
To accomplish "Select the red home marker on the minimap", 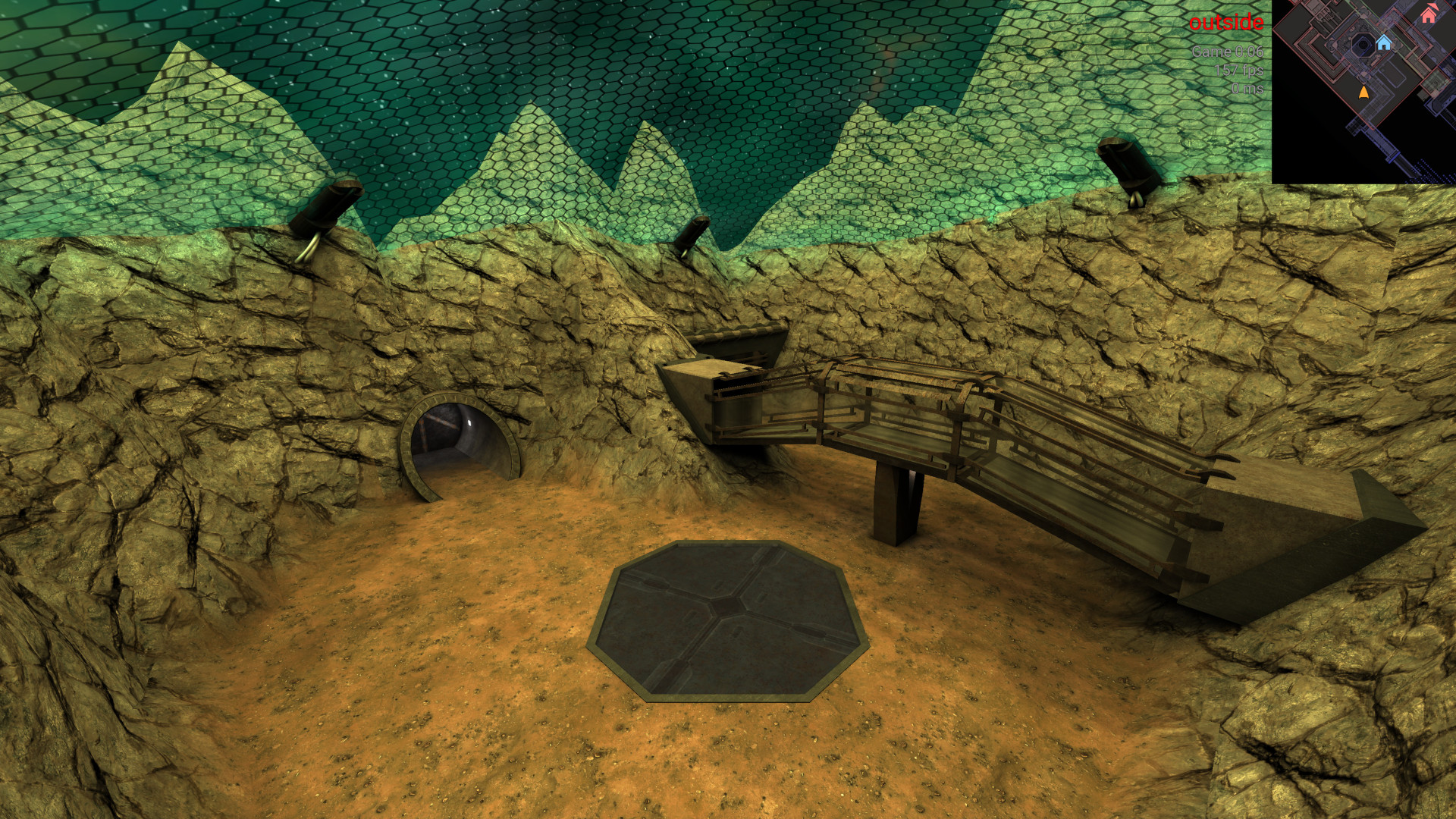I will (1429, 14).
